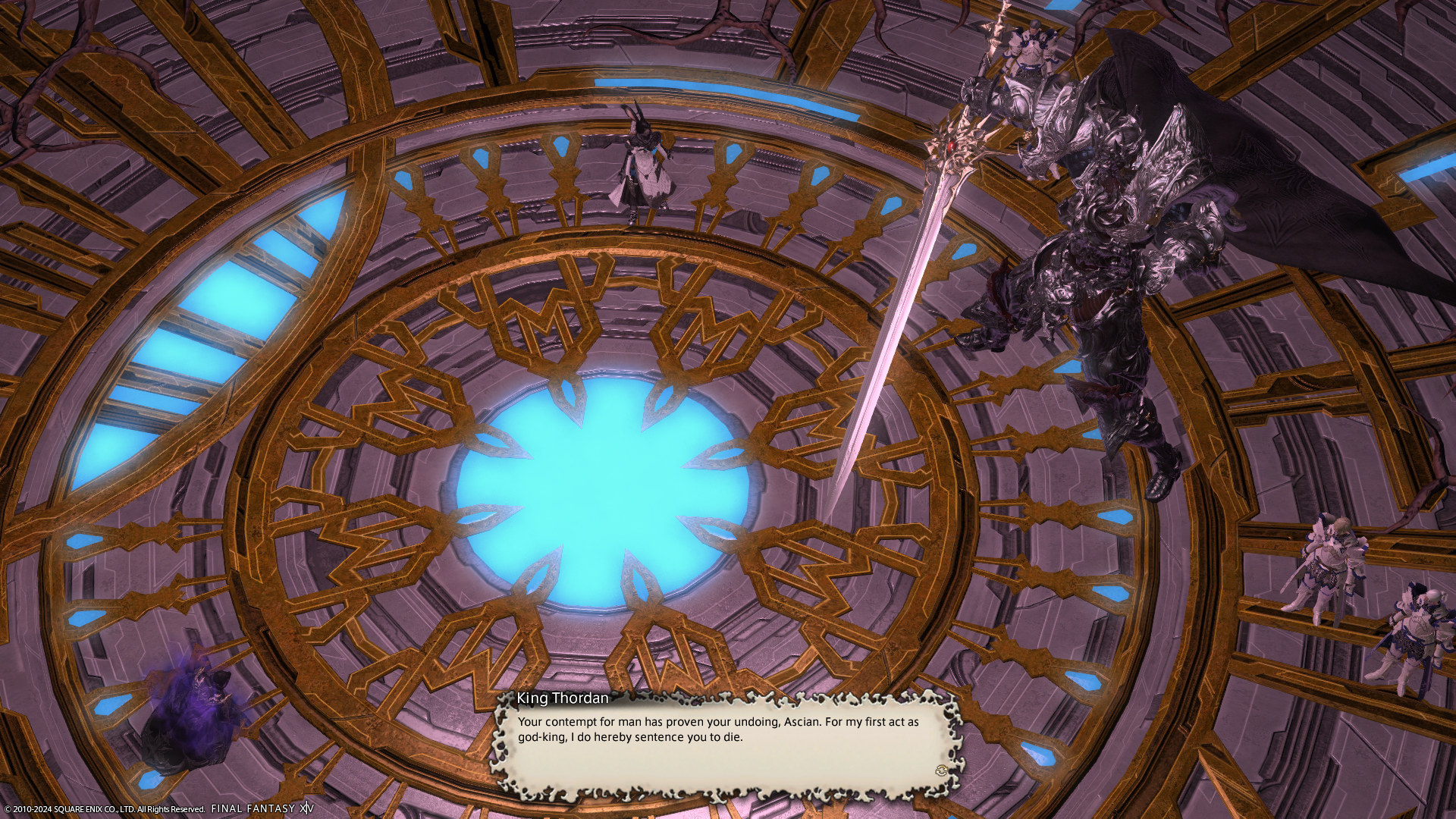Toggle the auto-advance icon in dialogue box
Screen dimensions: 1456x819
pyautogui.click(x=942, y=770)
